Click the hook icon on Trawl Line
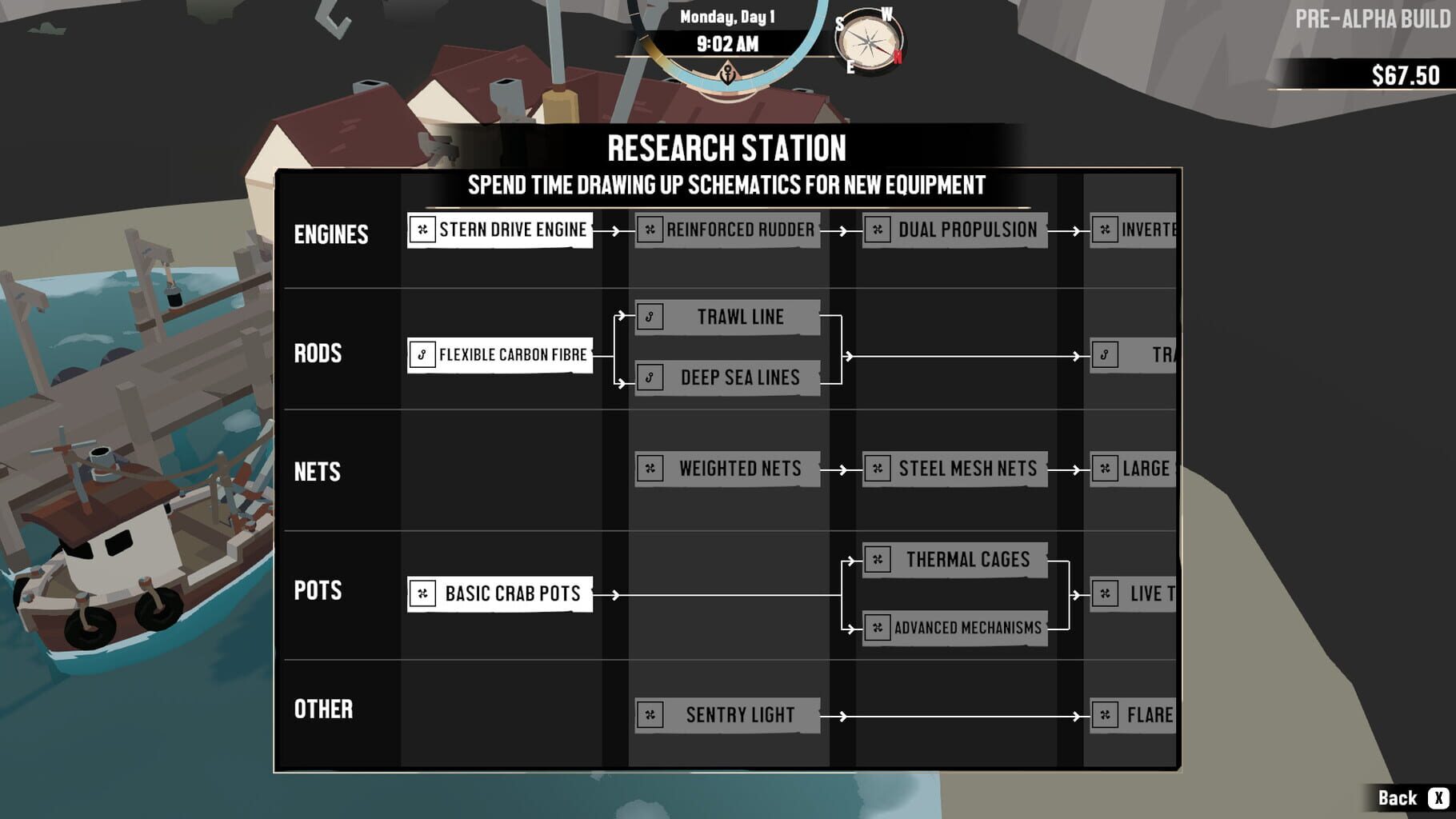This screenshot has height=819, width=1456. (x=649, y=317)
